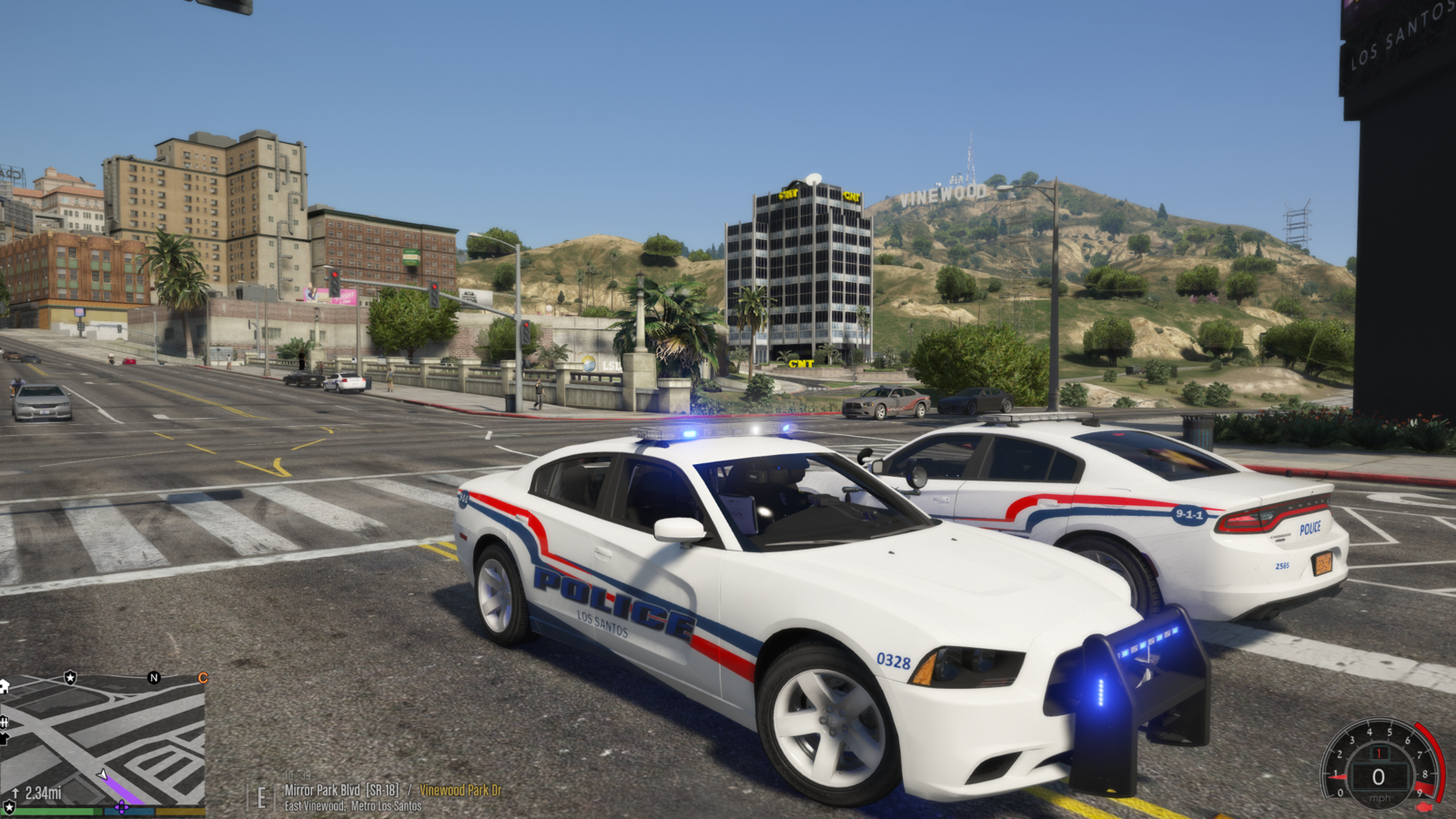This screenshot has height=819, width=1456.
Task: Select the white player arrow on minimap
Action: (104, 775)
